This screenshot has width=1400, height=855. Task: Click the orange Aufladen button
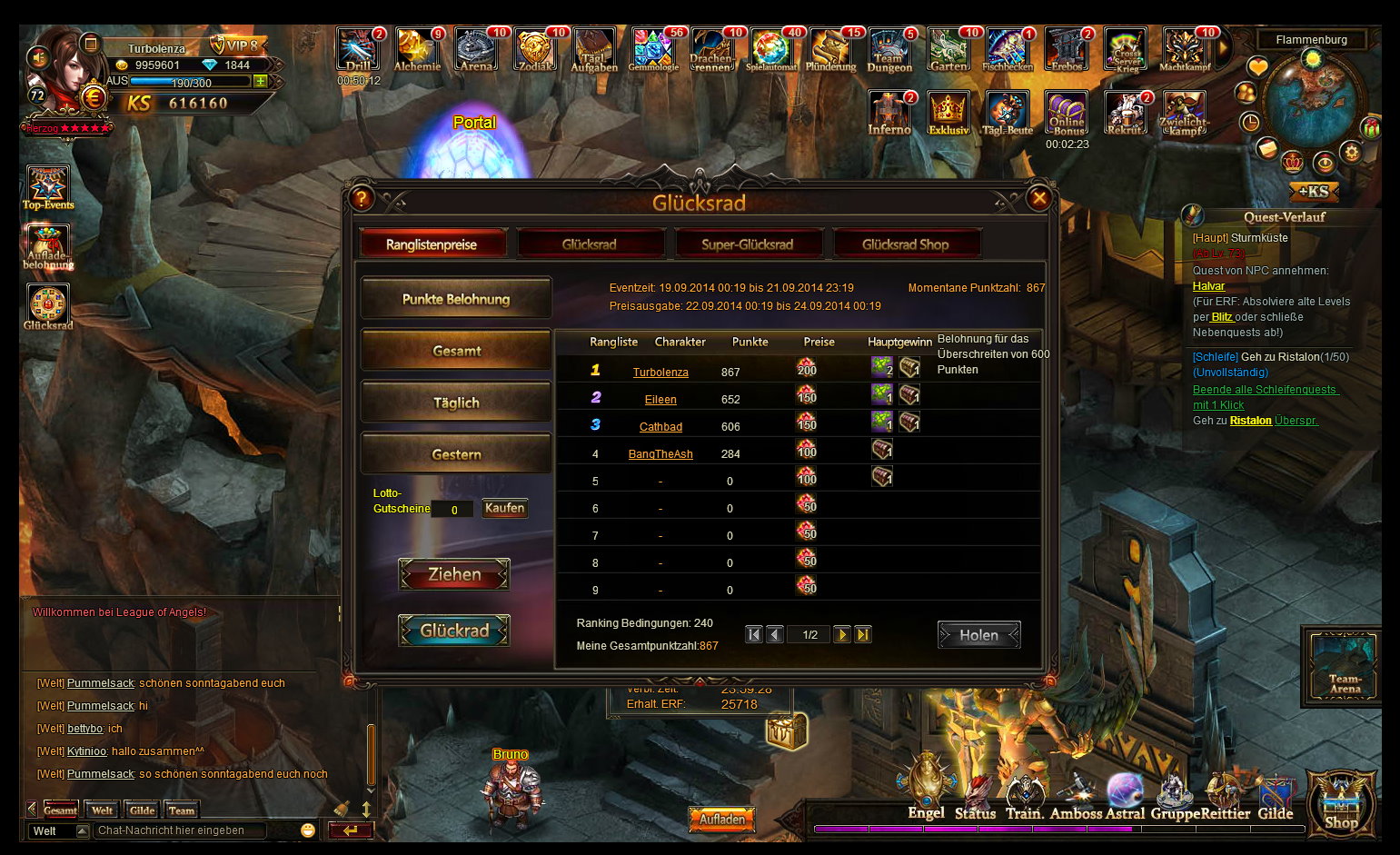(x=722, y=819)
